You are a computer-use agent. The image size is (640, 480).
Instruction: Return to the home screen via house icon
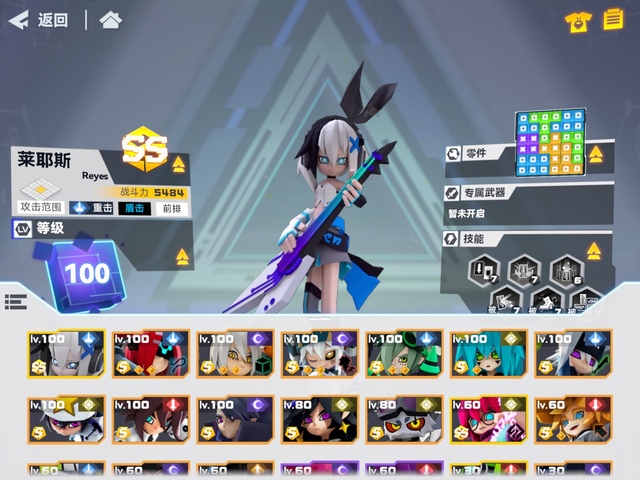point(111,20)
